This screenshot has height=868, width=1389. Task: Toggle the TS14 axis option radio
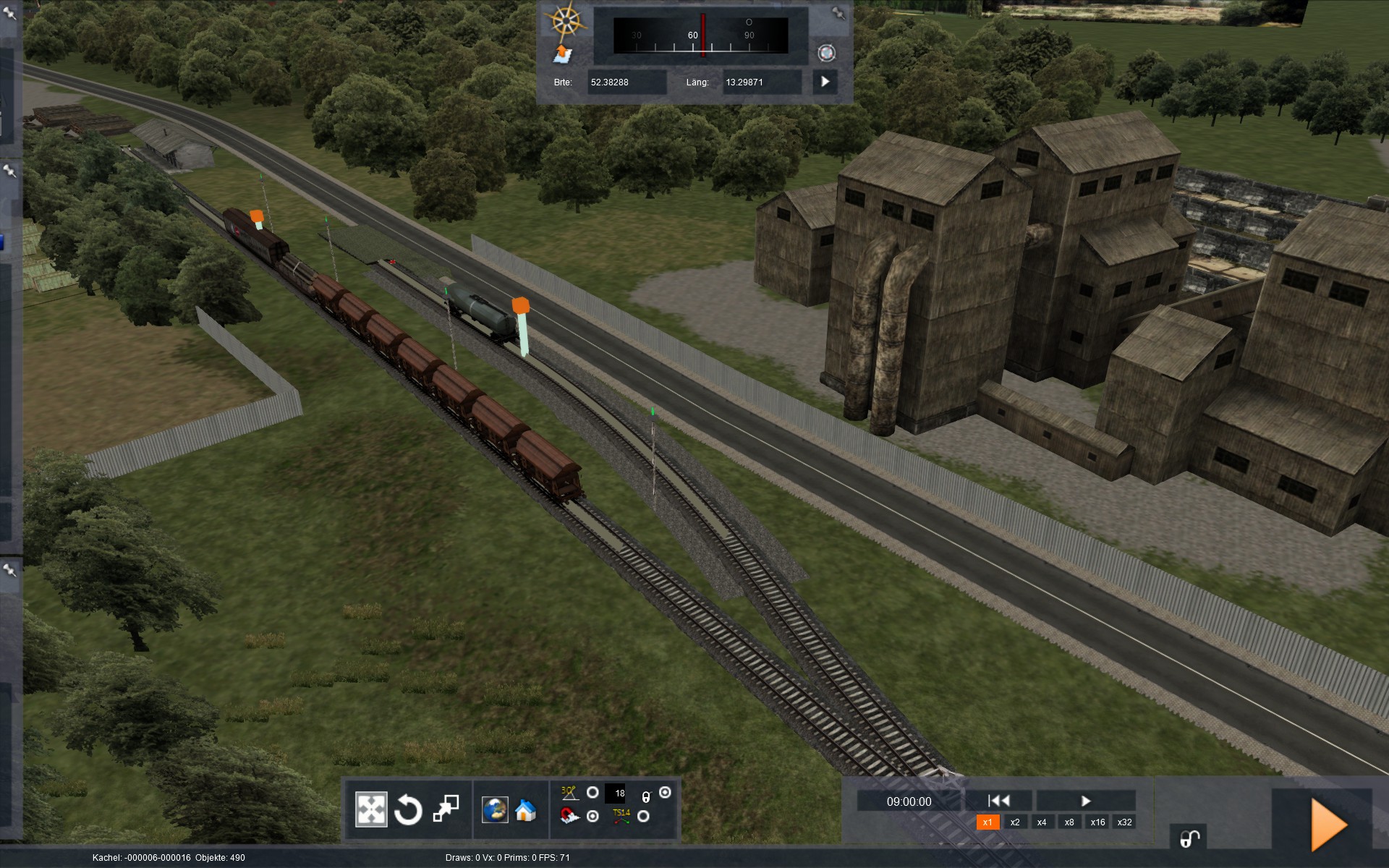(643, 817)
